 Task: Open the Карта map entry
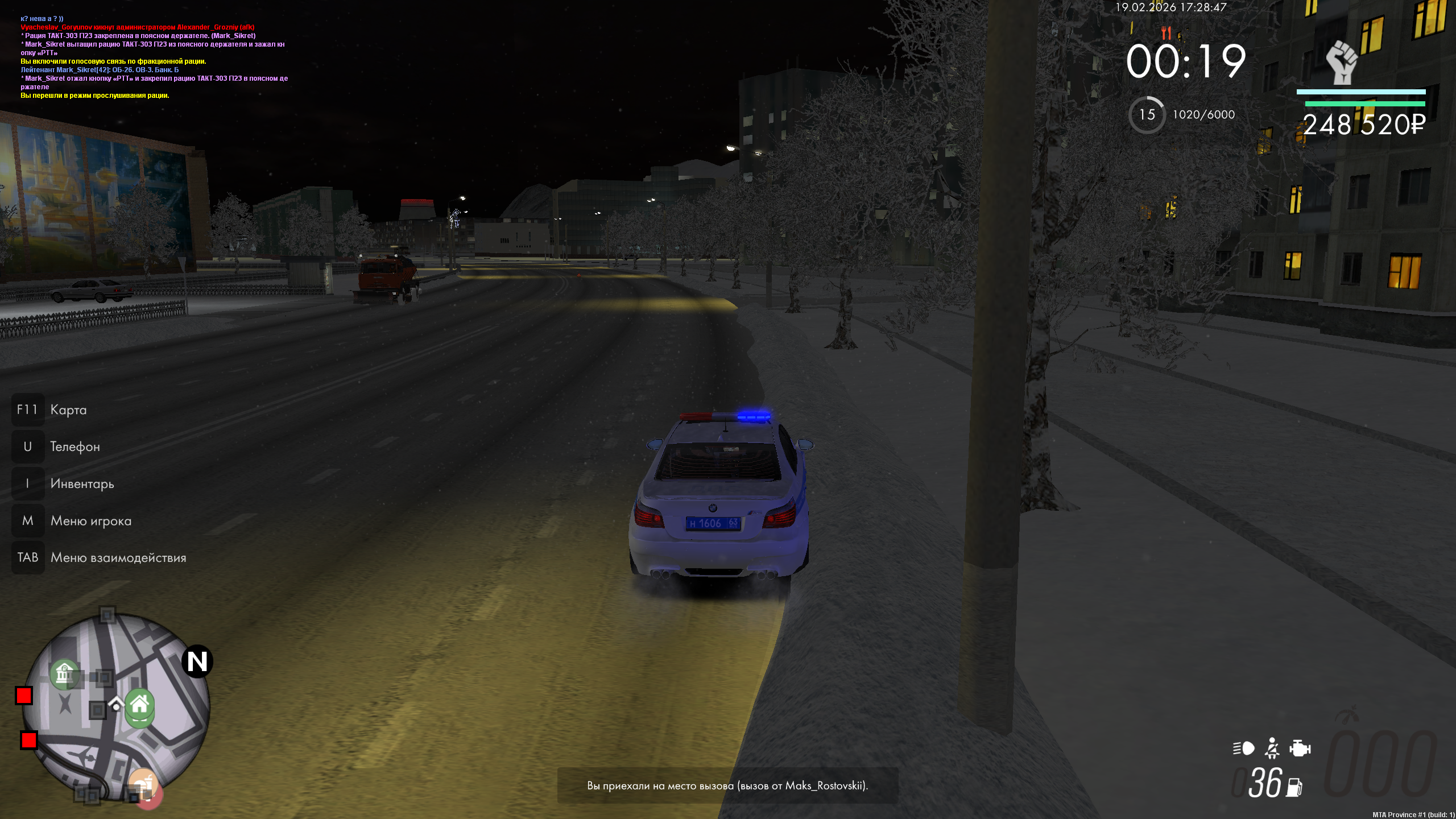coord(68,409)
